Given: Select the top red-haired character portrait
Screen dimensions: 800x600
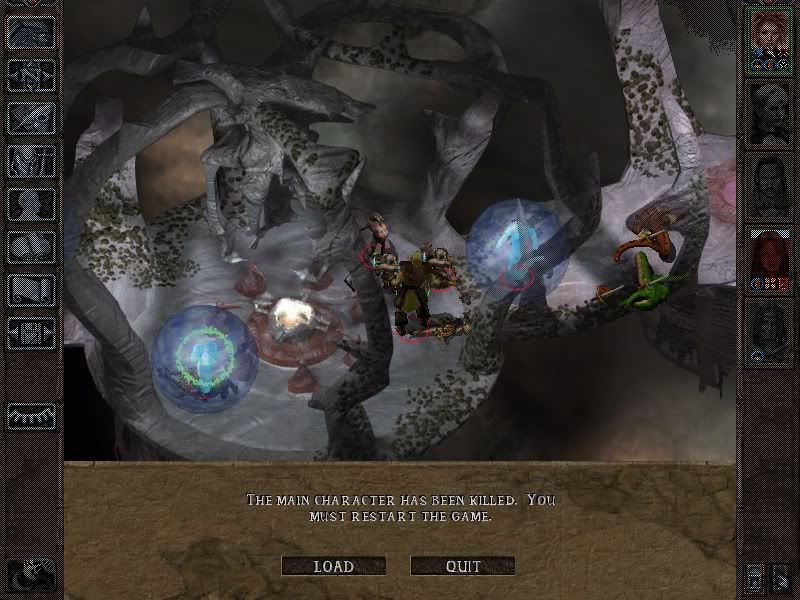Looking at the screenshot, I should pos(770,40).
